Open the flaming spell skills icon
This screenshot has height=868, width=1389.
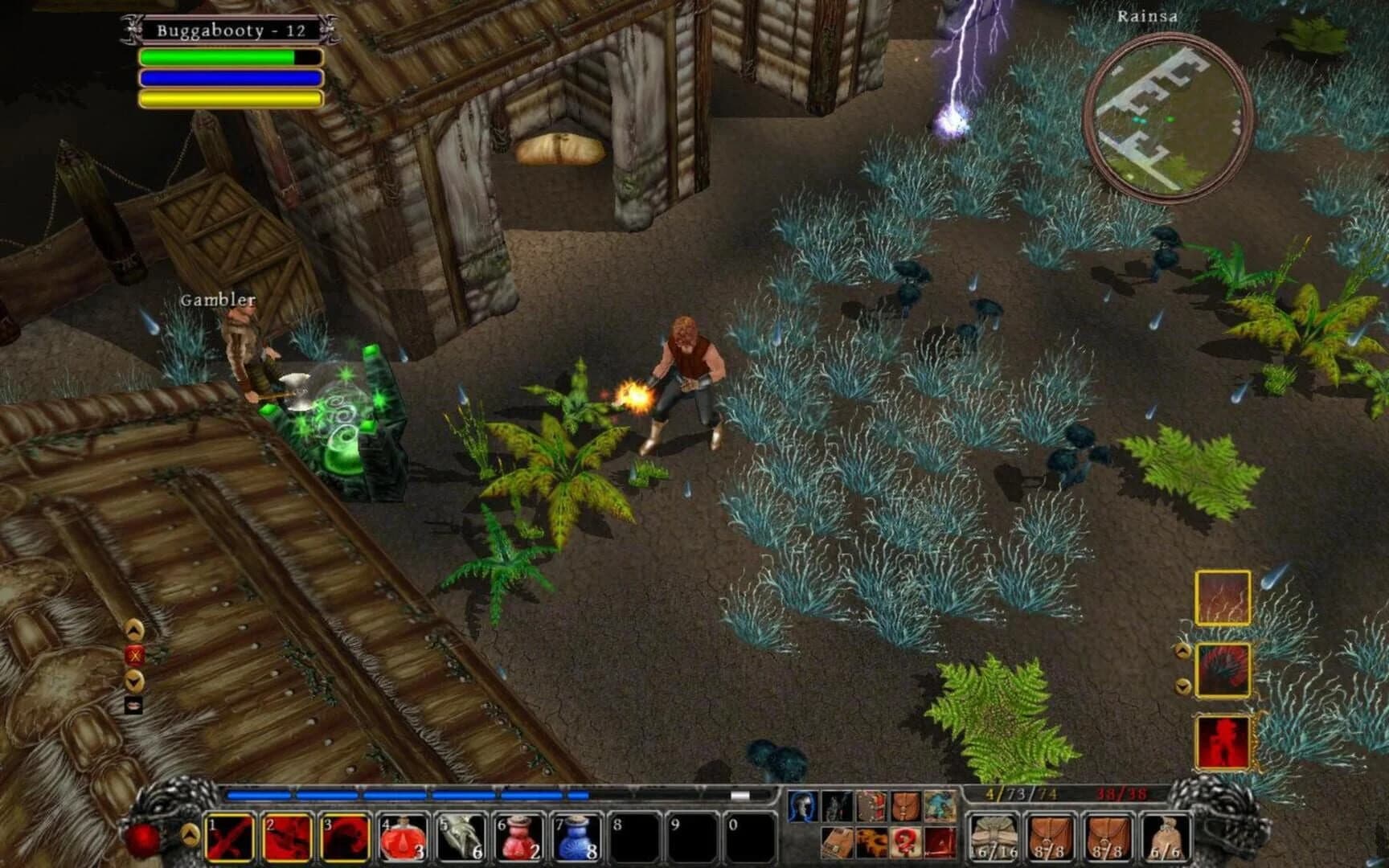click(872, 842)
